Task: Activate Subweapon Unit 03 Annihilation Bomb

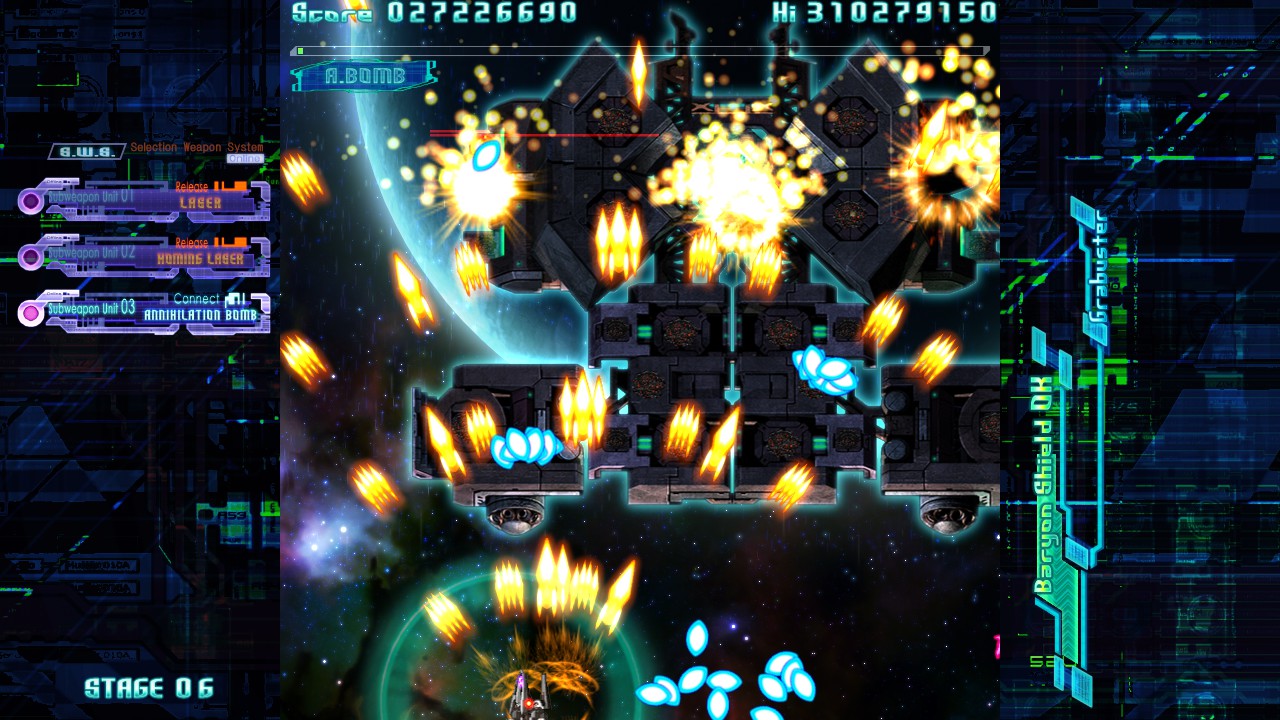Action: pyautogui.click(x=145, y=312)
